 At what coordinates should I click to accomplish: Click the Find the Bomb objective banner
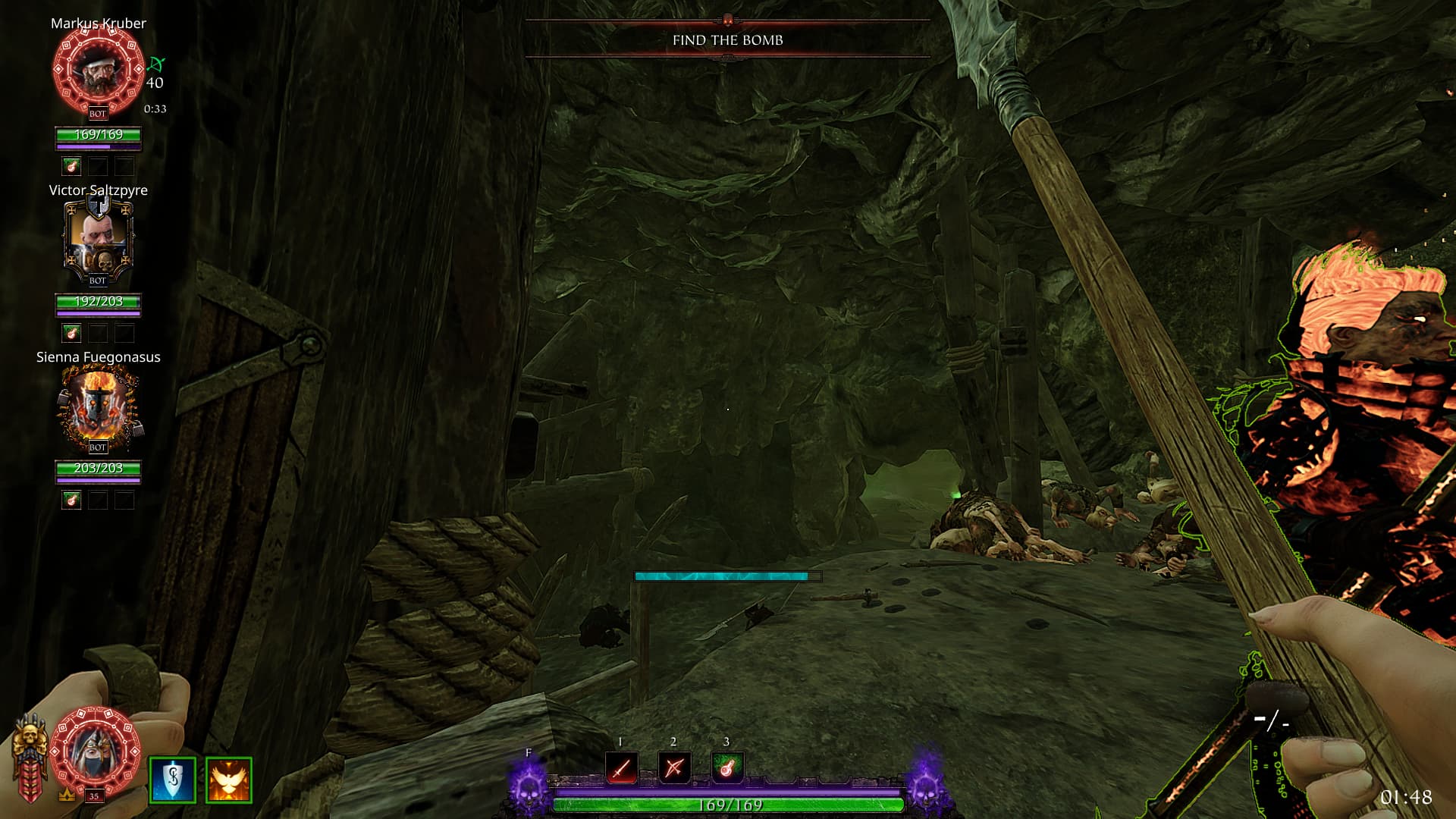(727, 40)
